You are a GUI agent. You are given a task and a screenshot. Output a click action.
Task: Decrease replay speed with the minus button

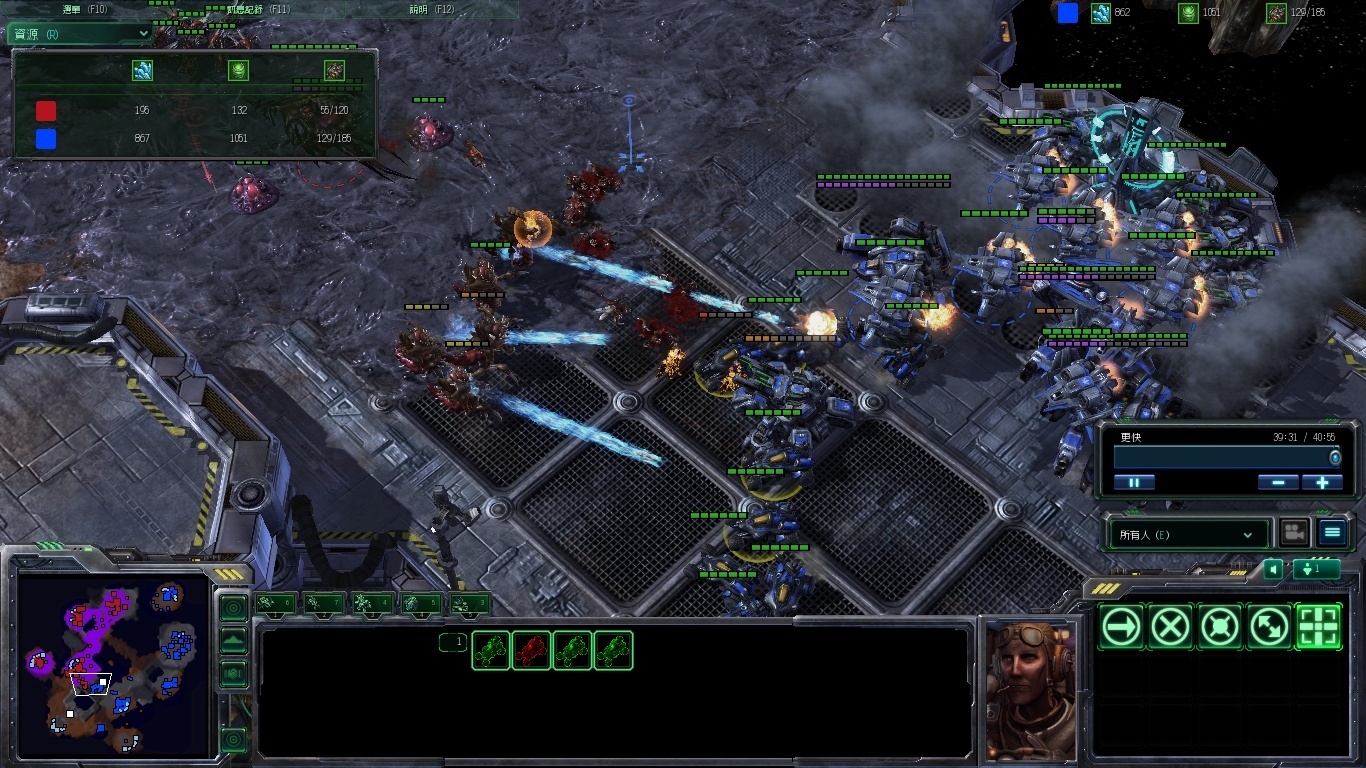coord(1278,482)
